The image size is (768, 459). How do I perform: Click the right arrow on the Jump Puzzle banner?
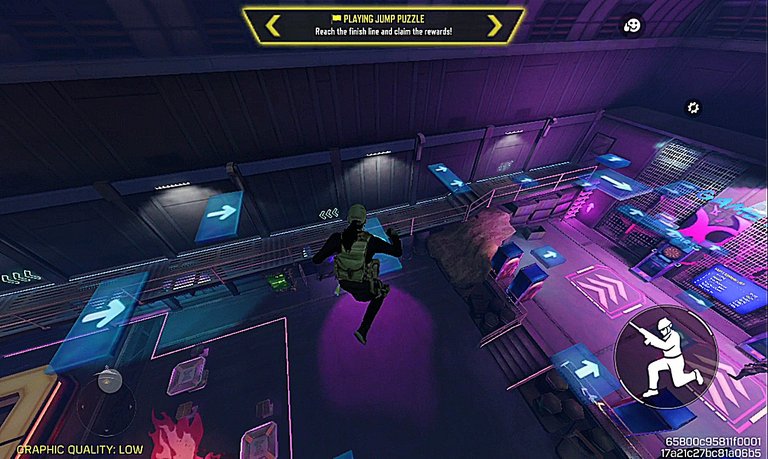pyautogui.click(x=493, y=25)
